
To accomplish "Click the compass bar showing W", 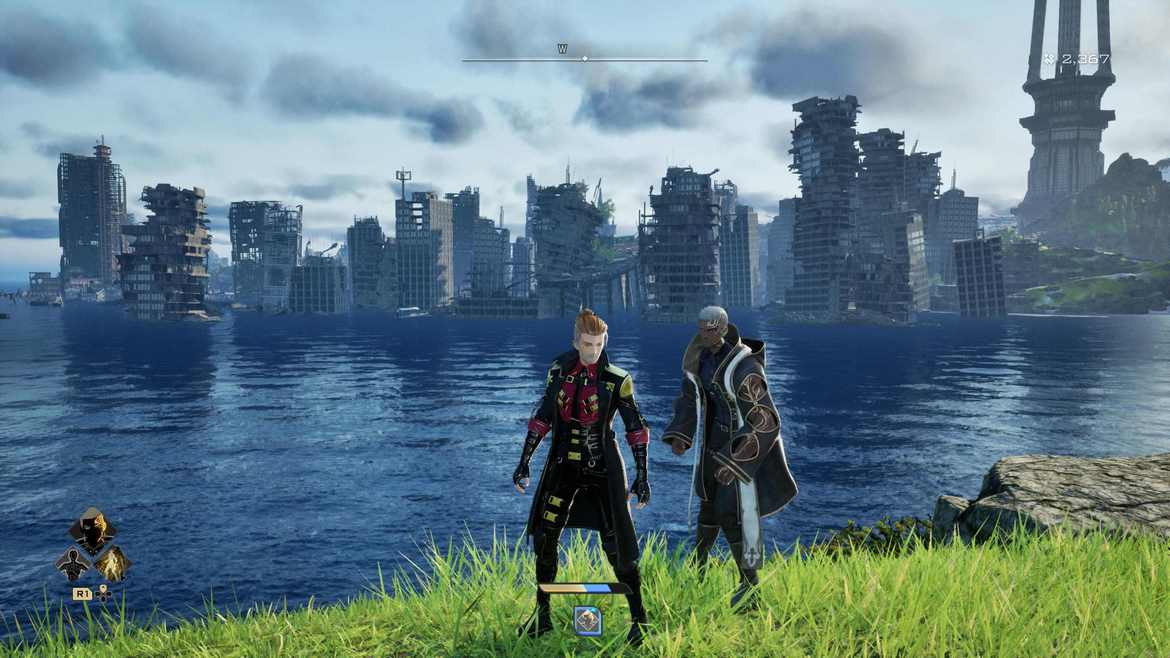I will pos(584,59).
